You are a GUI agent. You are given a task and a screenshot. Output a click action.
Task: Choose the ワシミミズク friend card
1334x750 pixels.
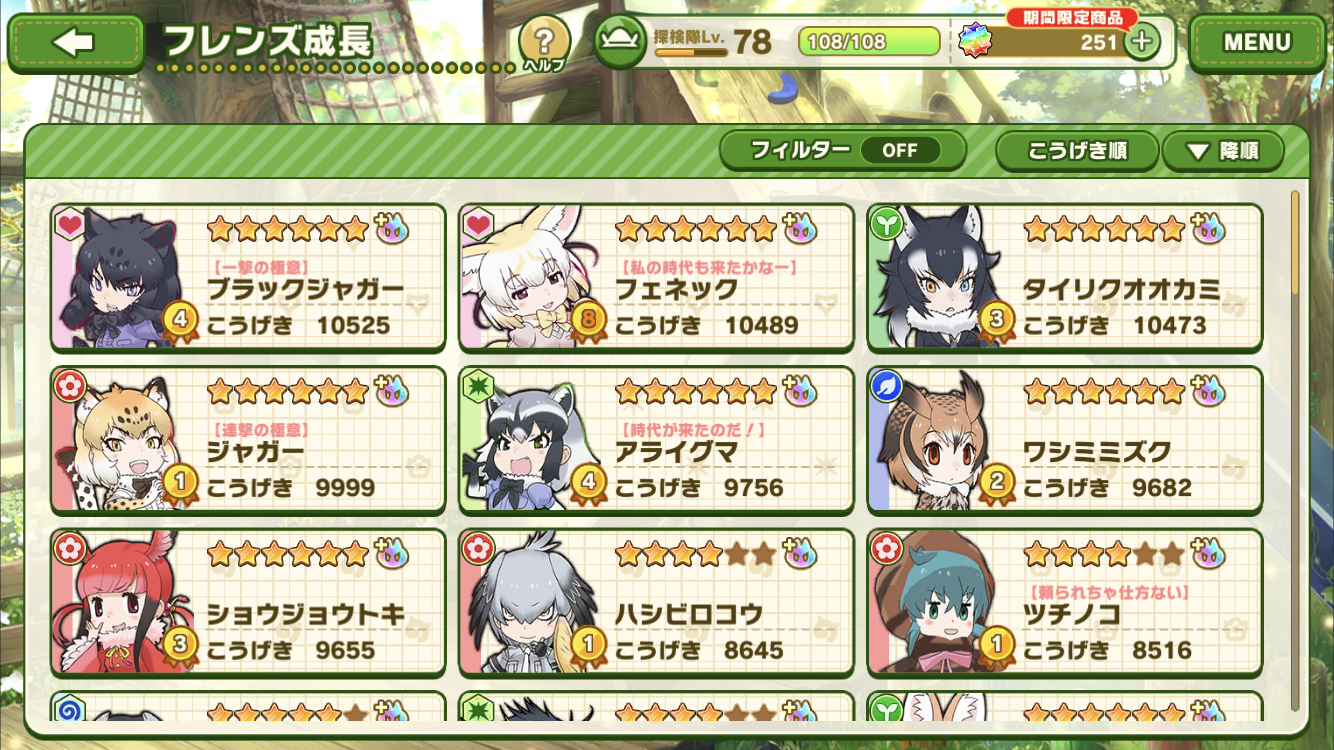(1064, 440)
